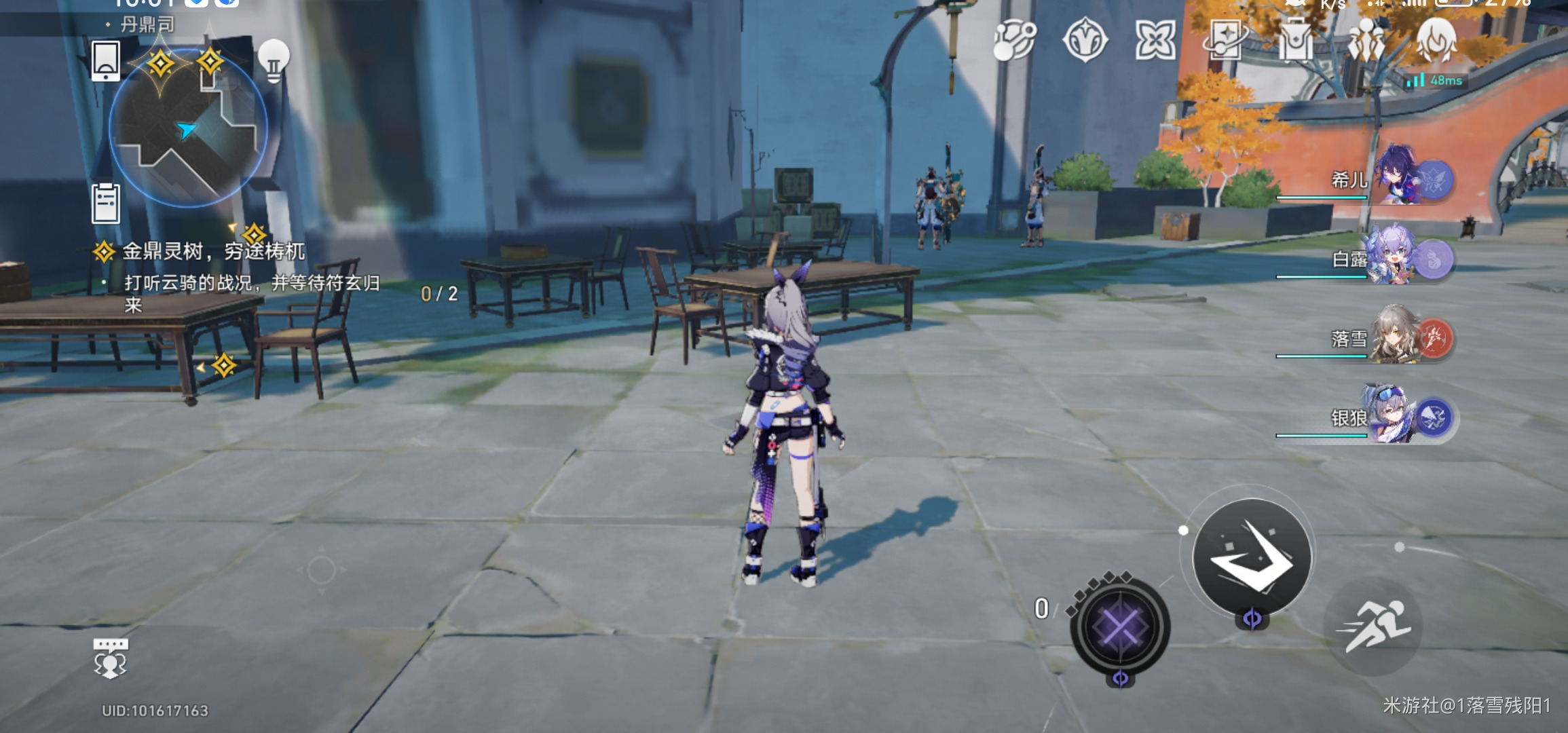
Task: Open the warp star-path icon
Action: coord(1014,39)
